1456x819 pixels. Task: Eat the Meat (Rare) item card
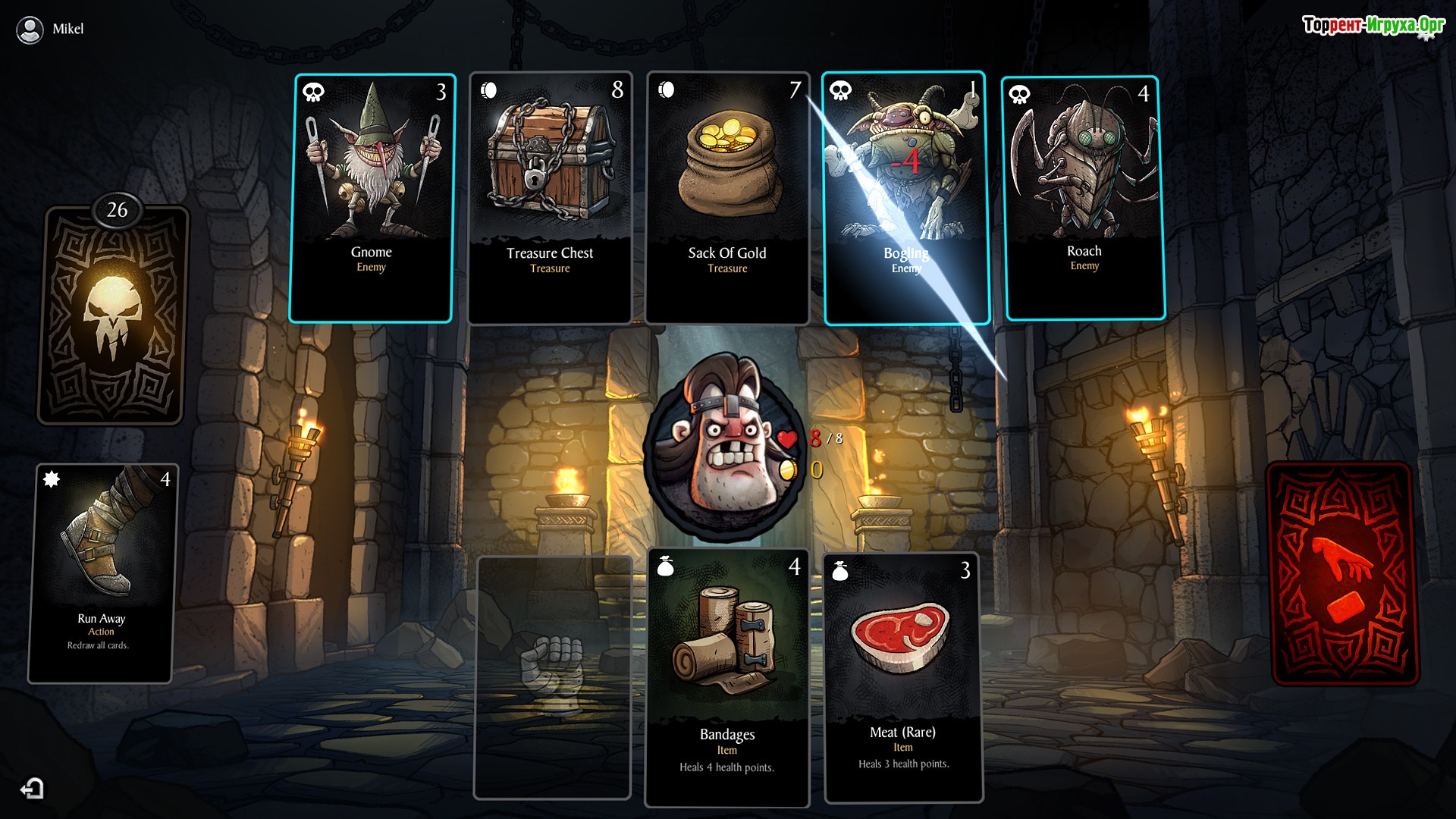point(902,677)
